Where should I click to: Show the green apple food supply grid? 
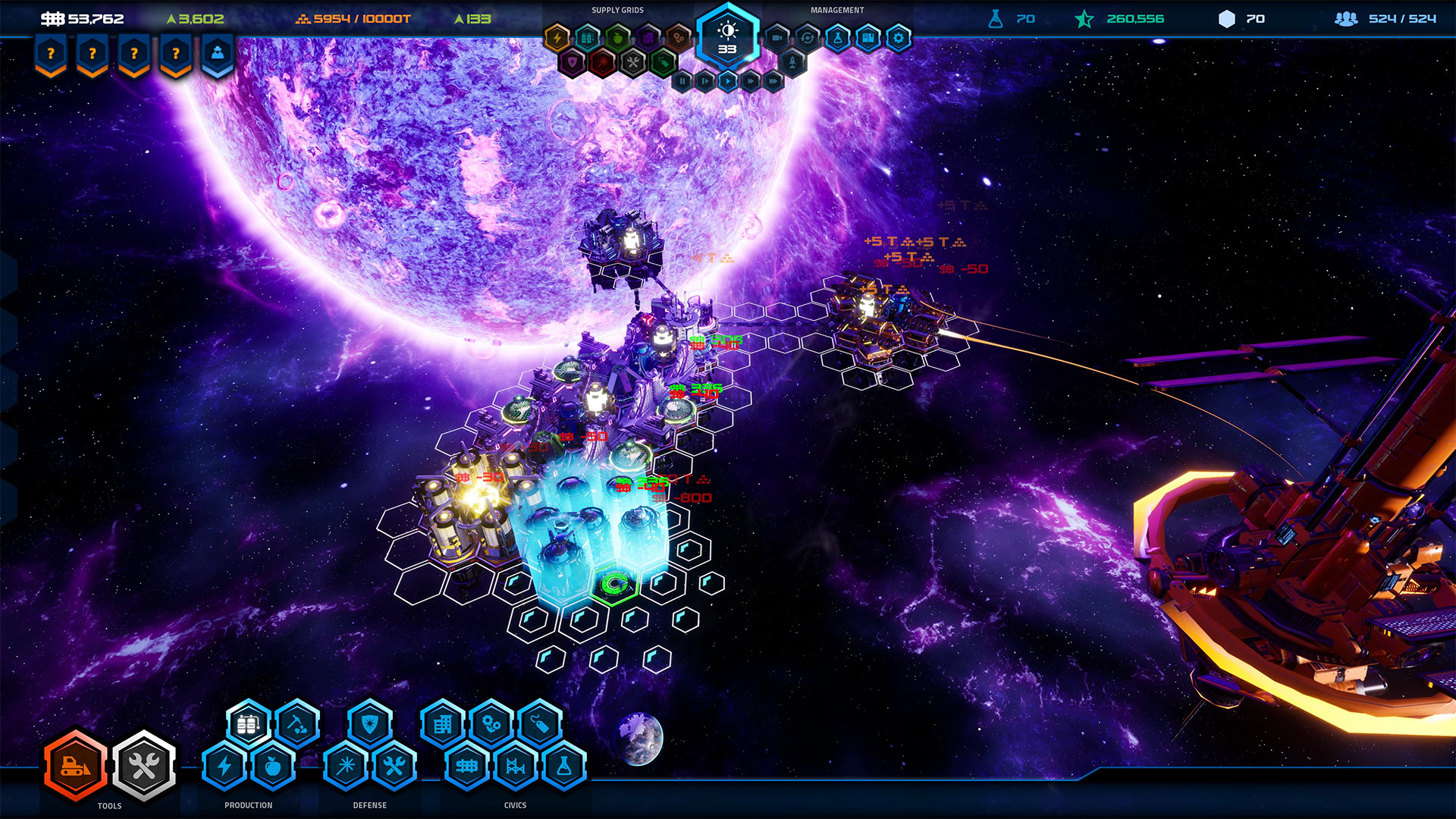coord(618,37)
